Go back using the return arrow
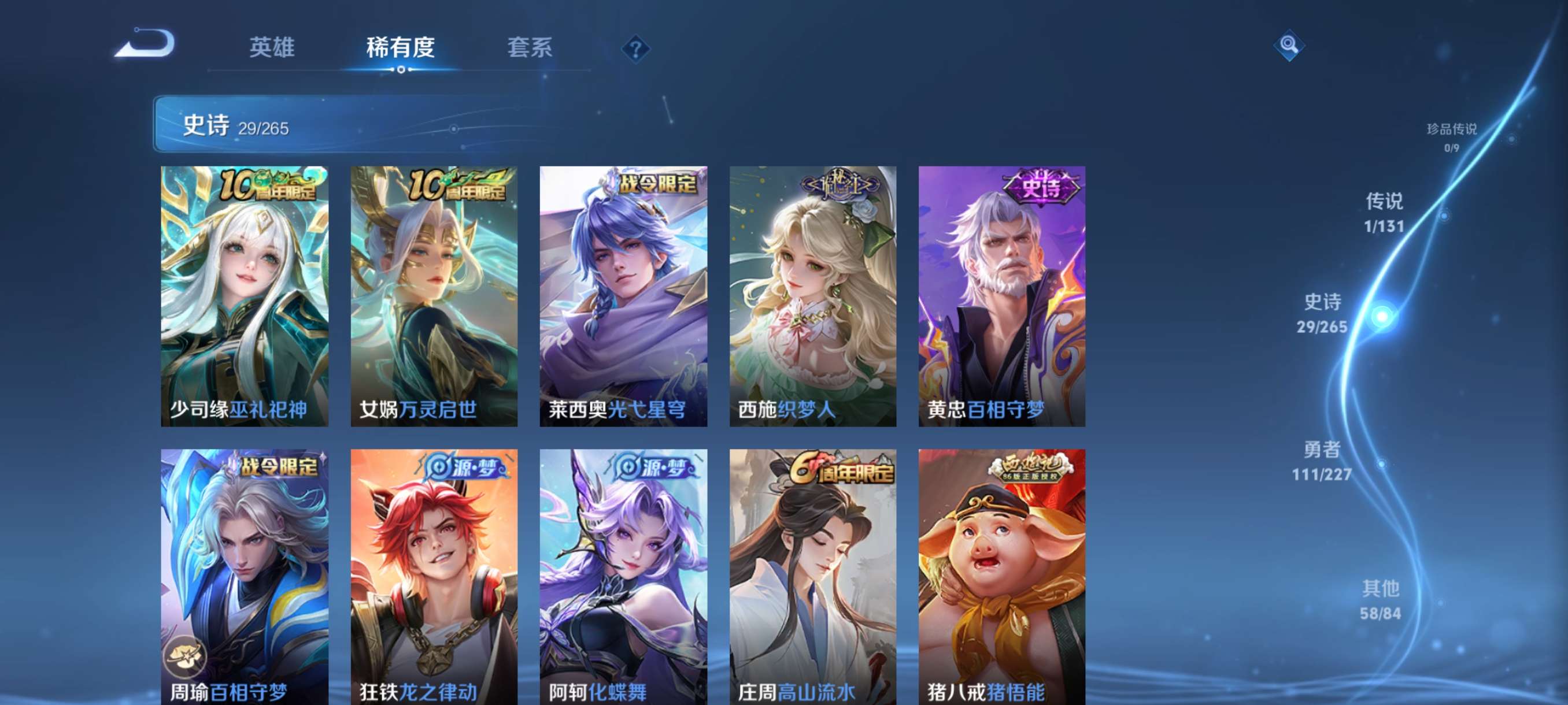The height and width of the screenshot is (705, 1568). tap(146, 45)
